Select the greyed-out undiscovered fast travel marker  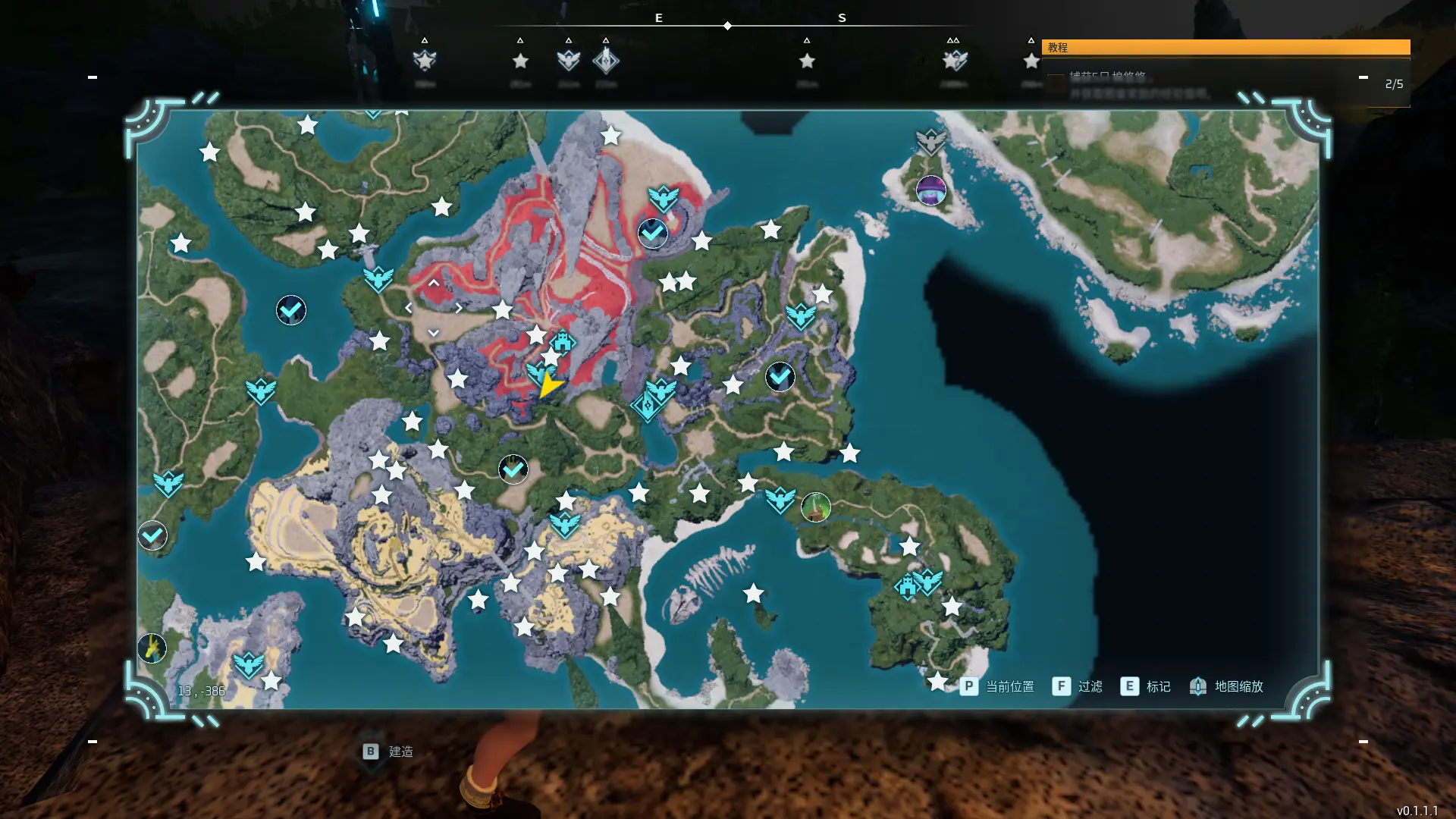931,141
